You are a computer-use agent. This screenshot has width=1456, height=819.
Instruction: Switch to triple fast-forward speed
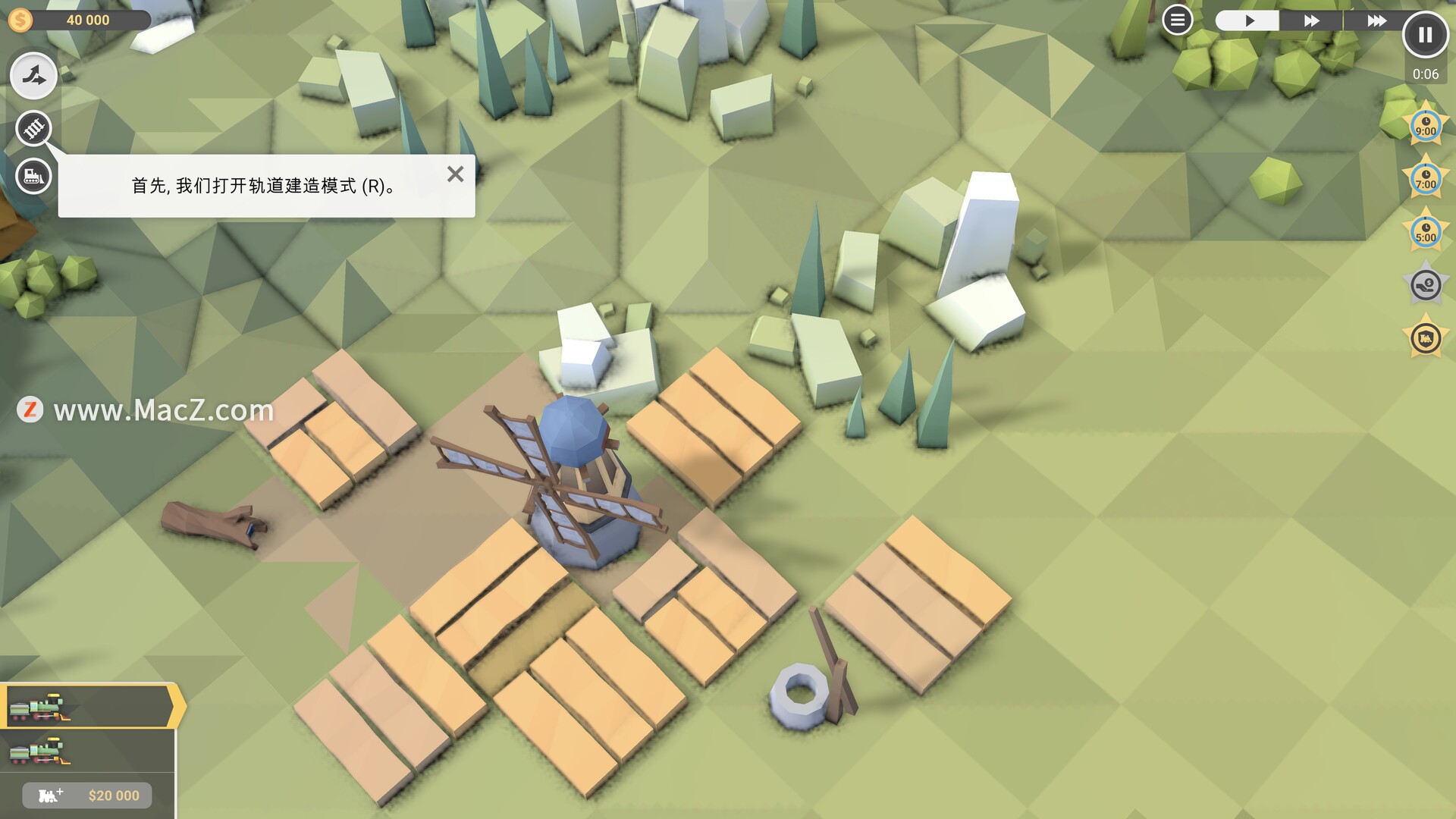pos(1376,20)
